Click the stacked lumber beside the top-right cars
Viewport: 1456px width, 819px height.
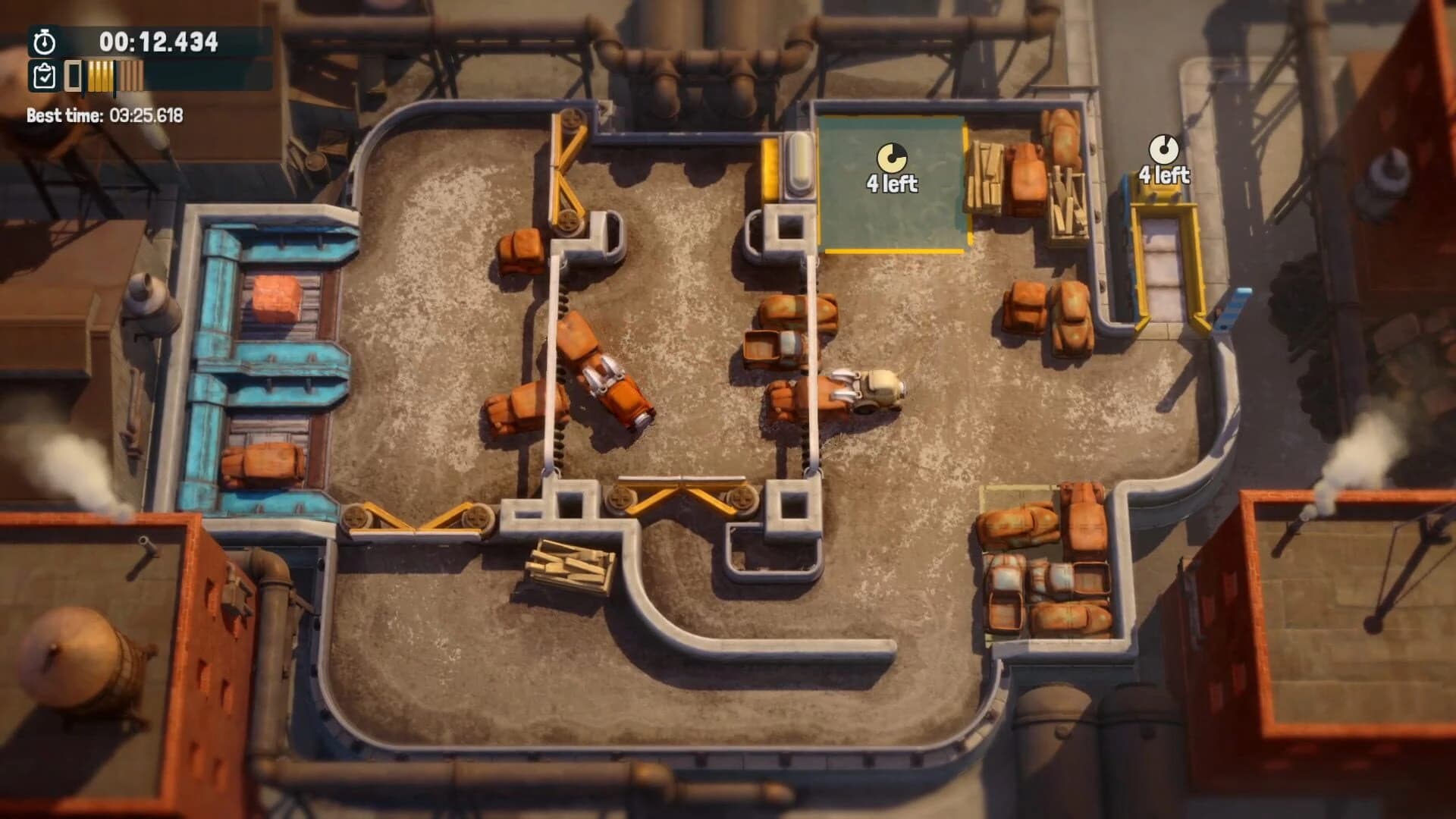986,174
